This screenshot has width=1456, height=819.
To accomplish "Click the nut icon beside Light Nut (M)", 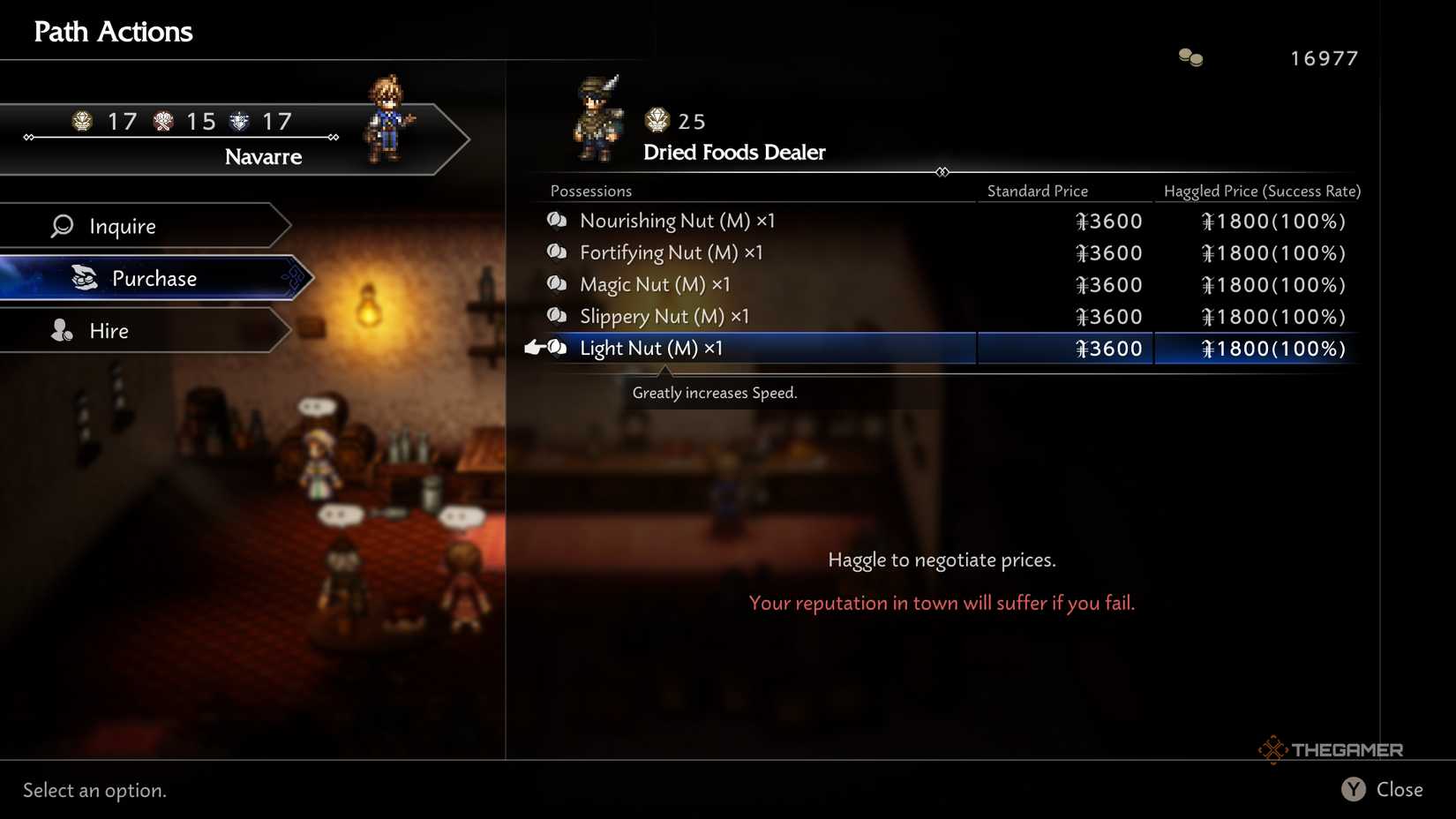I will (x=557, y=348).
